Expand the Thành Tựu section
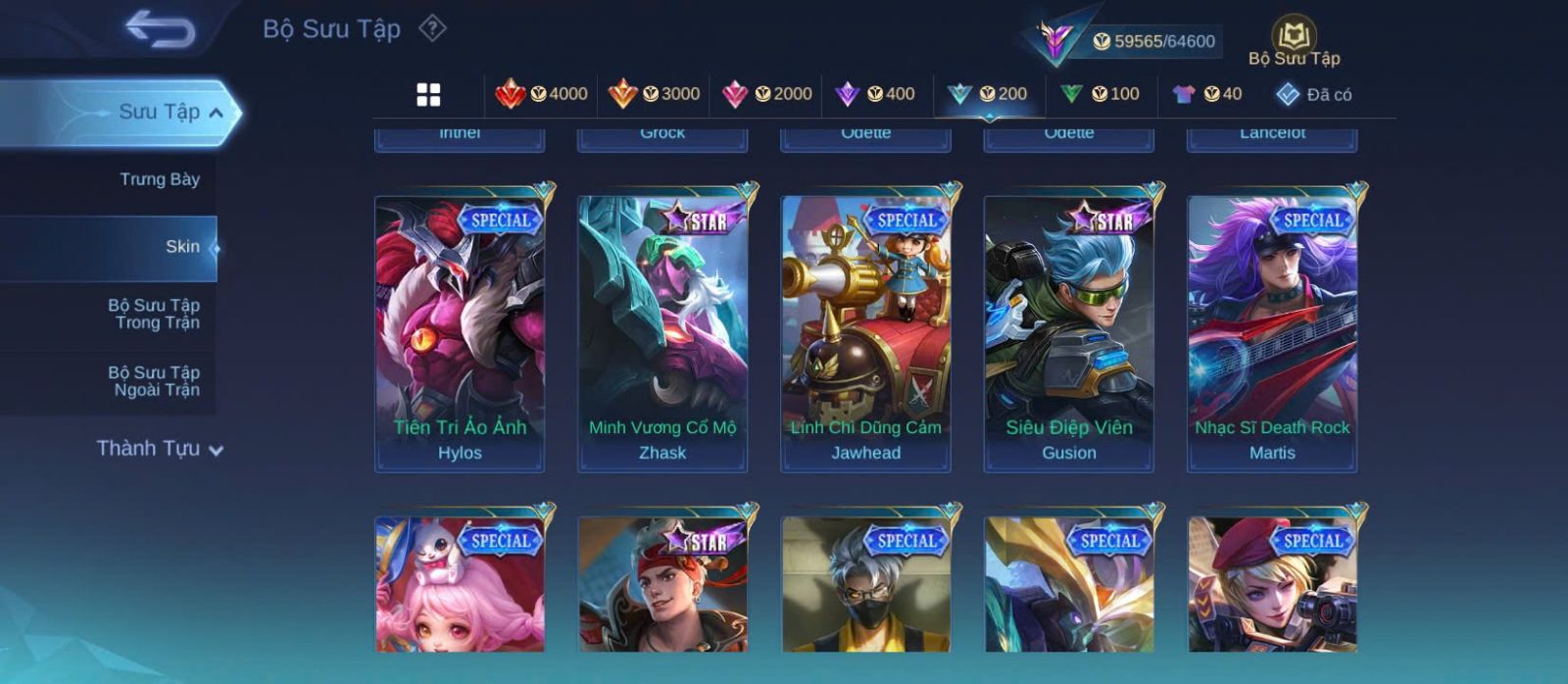The width and height of the screenshot is (1568, 684). tap(160, 449)
